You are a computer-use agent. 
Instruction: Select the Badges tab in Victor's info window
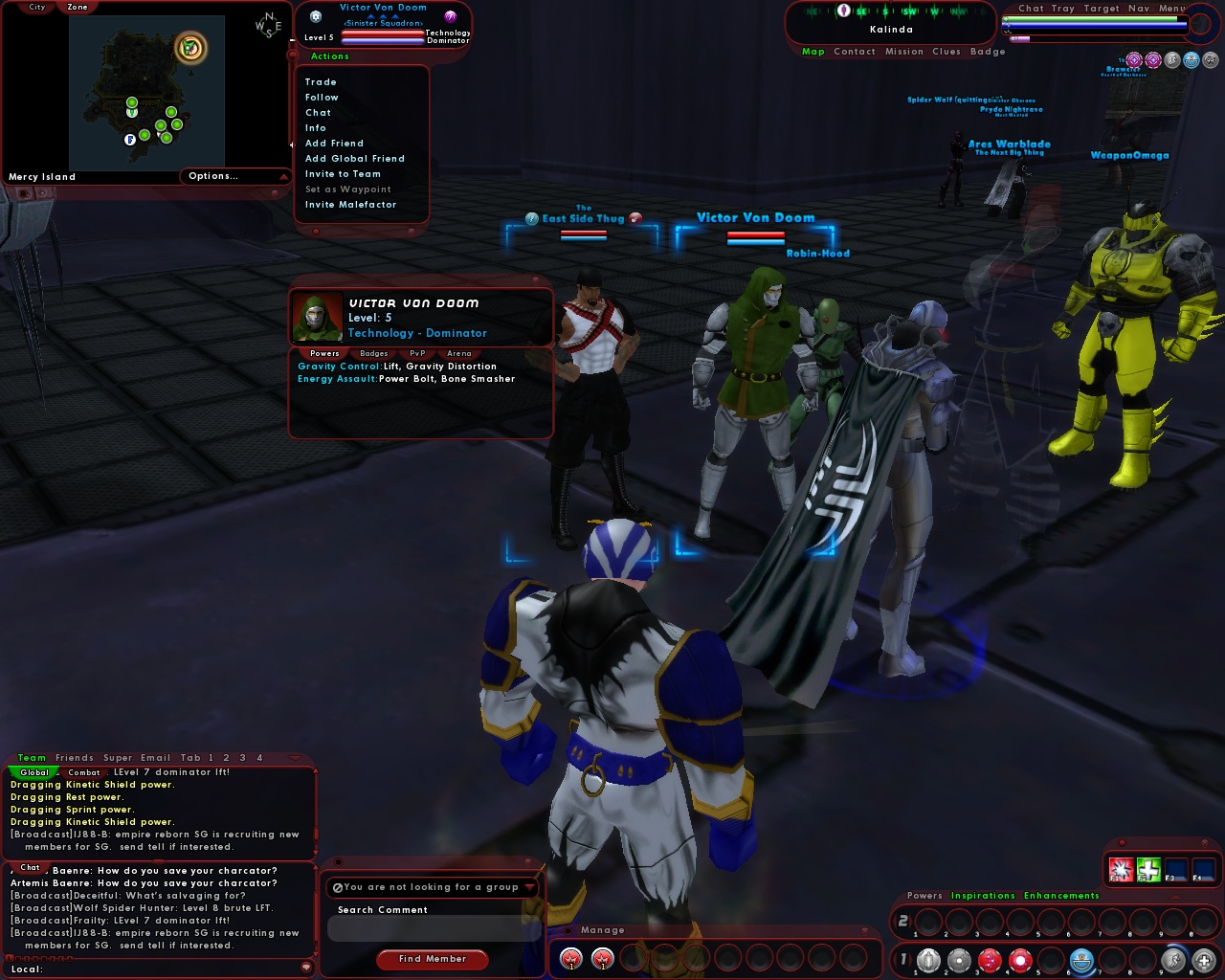tap(373, 353)
